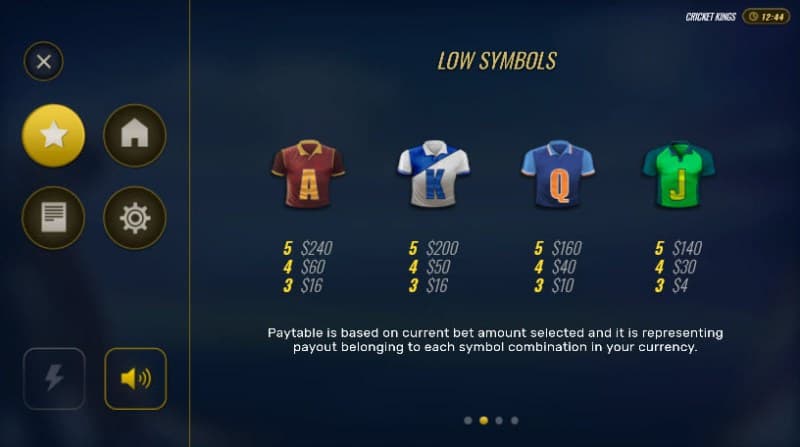The image size is (800, 447).
Task: Toggle the lightning bolt turbo mode
Action: tap(54, 378)
